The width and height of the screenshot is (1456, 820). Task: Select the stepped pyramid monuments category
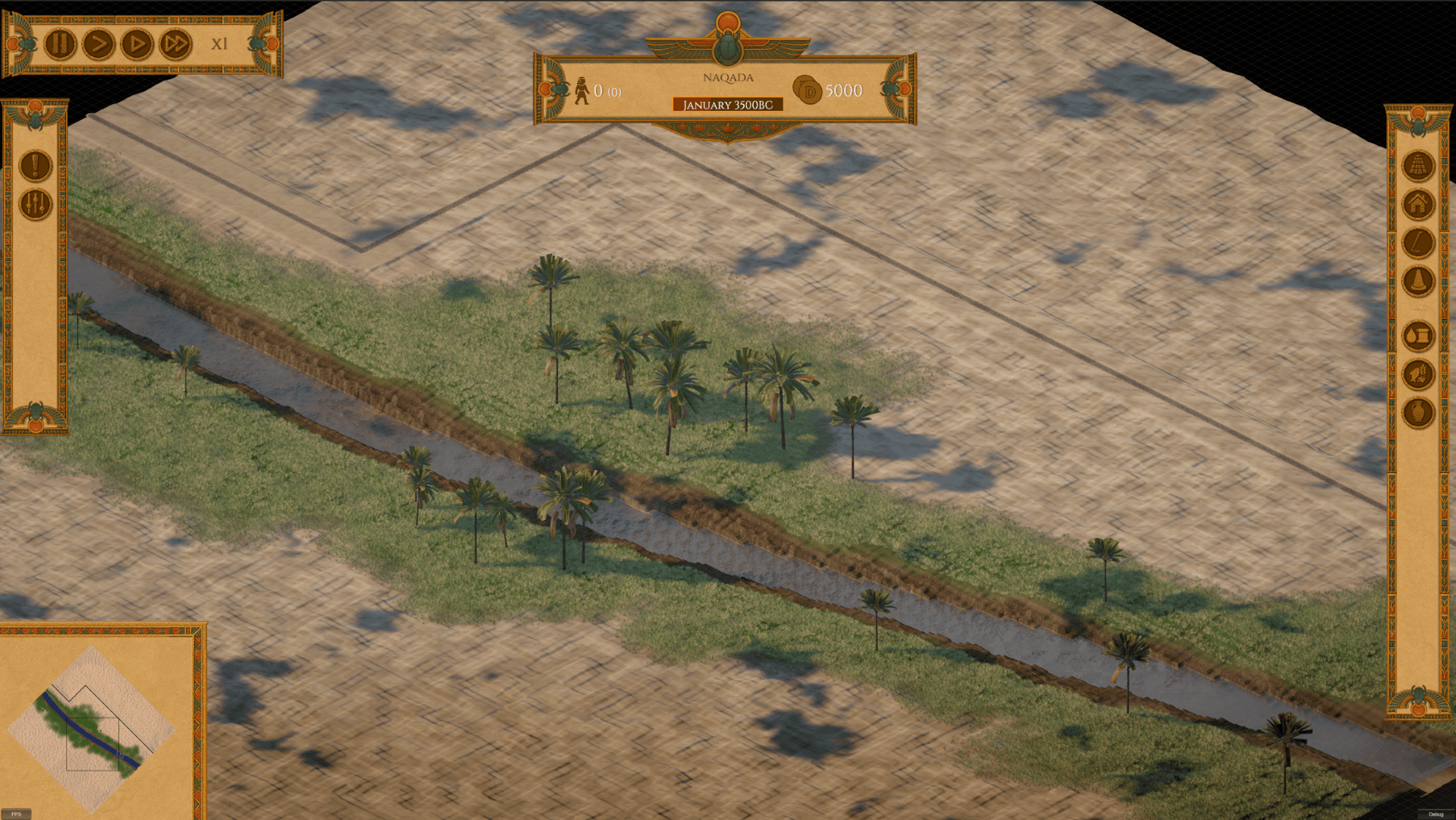point(1417,166)
